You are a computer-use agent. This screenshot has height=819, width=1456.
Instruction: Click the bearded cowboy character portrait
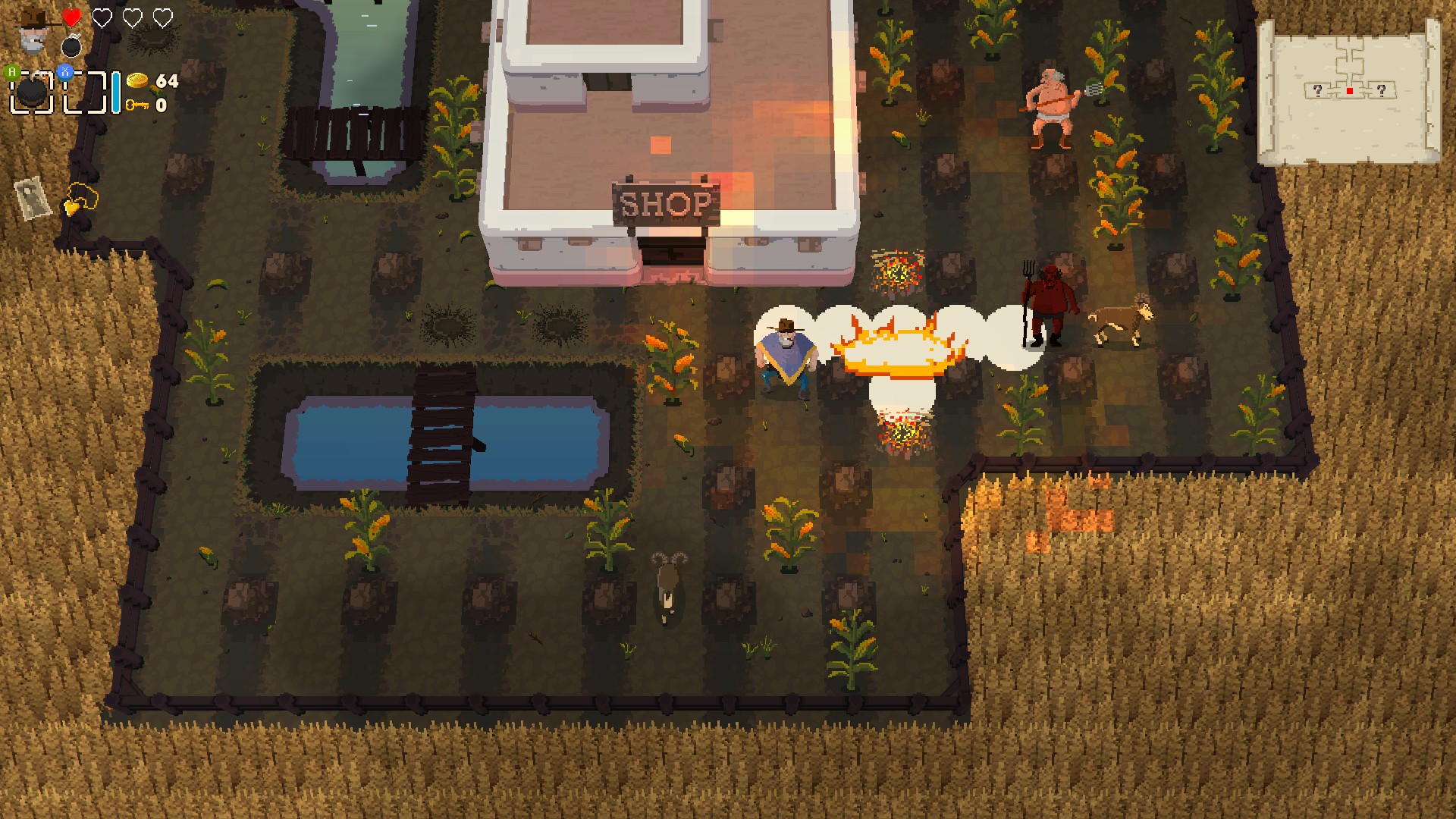pyautogui.click(x=33, y=30)
